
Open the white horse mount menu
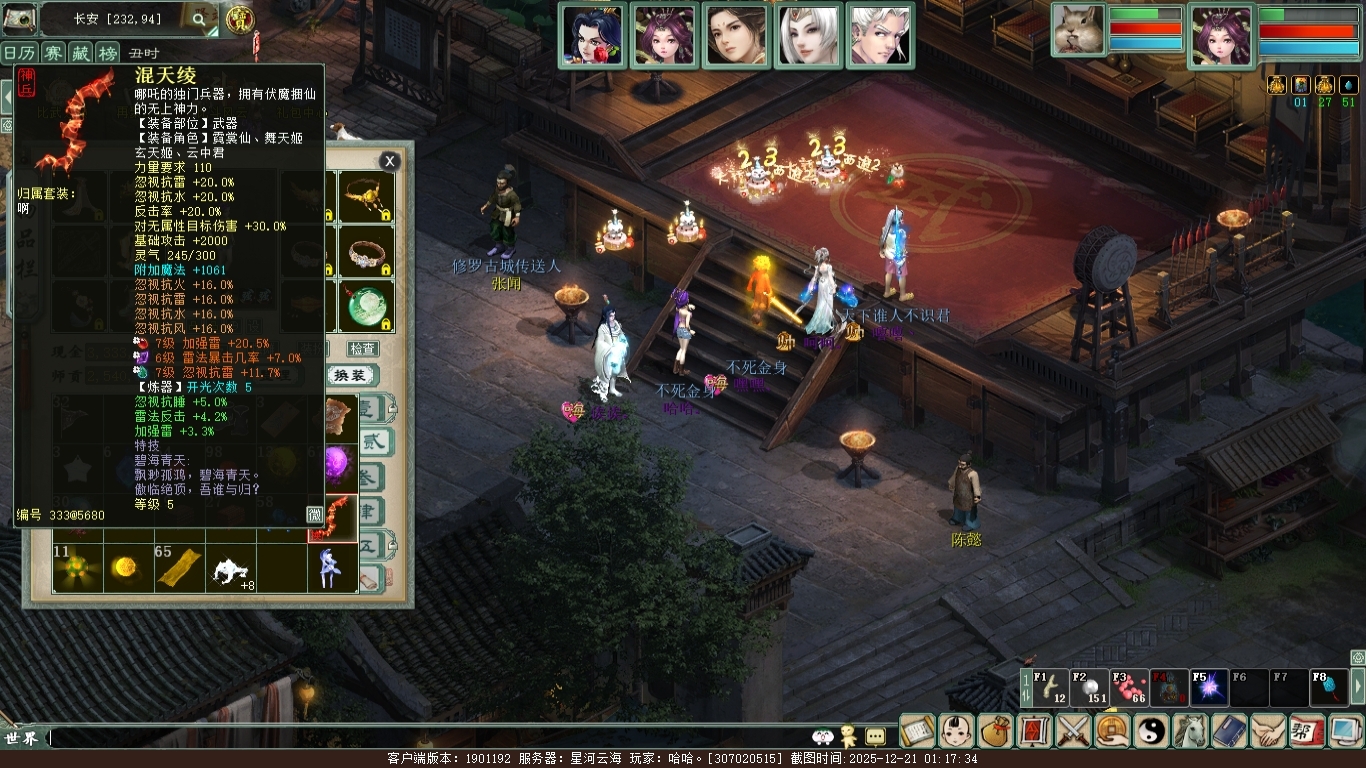[x=1190, y=731]
